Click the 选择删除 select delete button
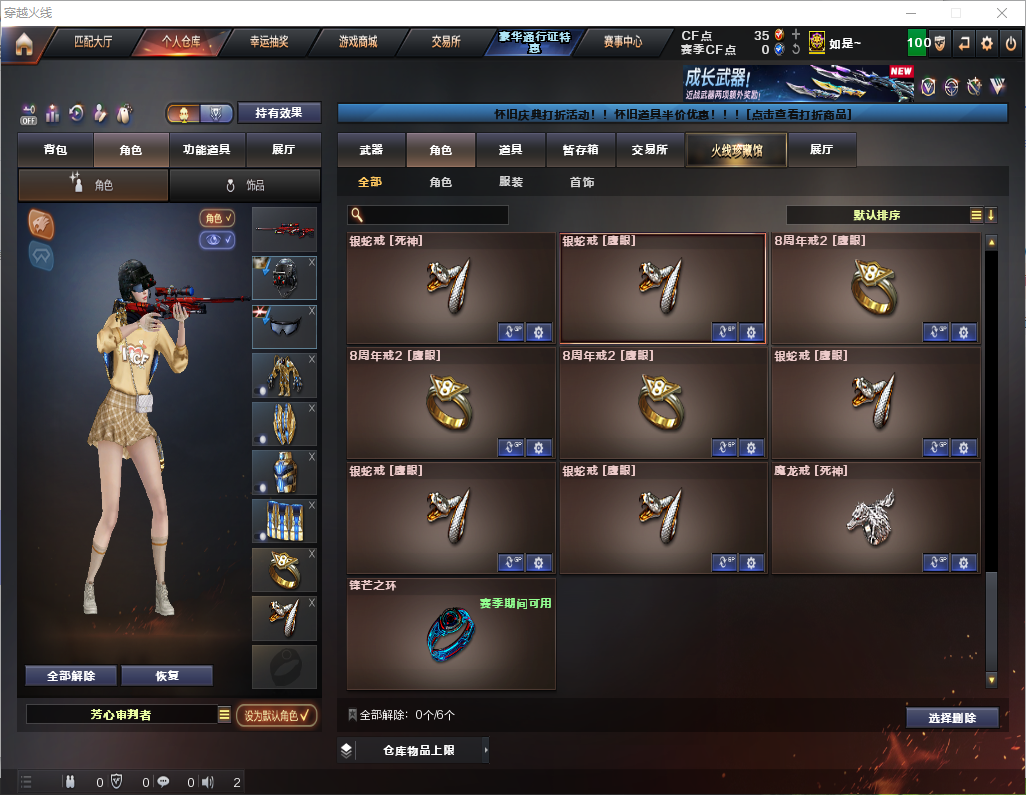 [952, 718]
